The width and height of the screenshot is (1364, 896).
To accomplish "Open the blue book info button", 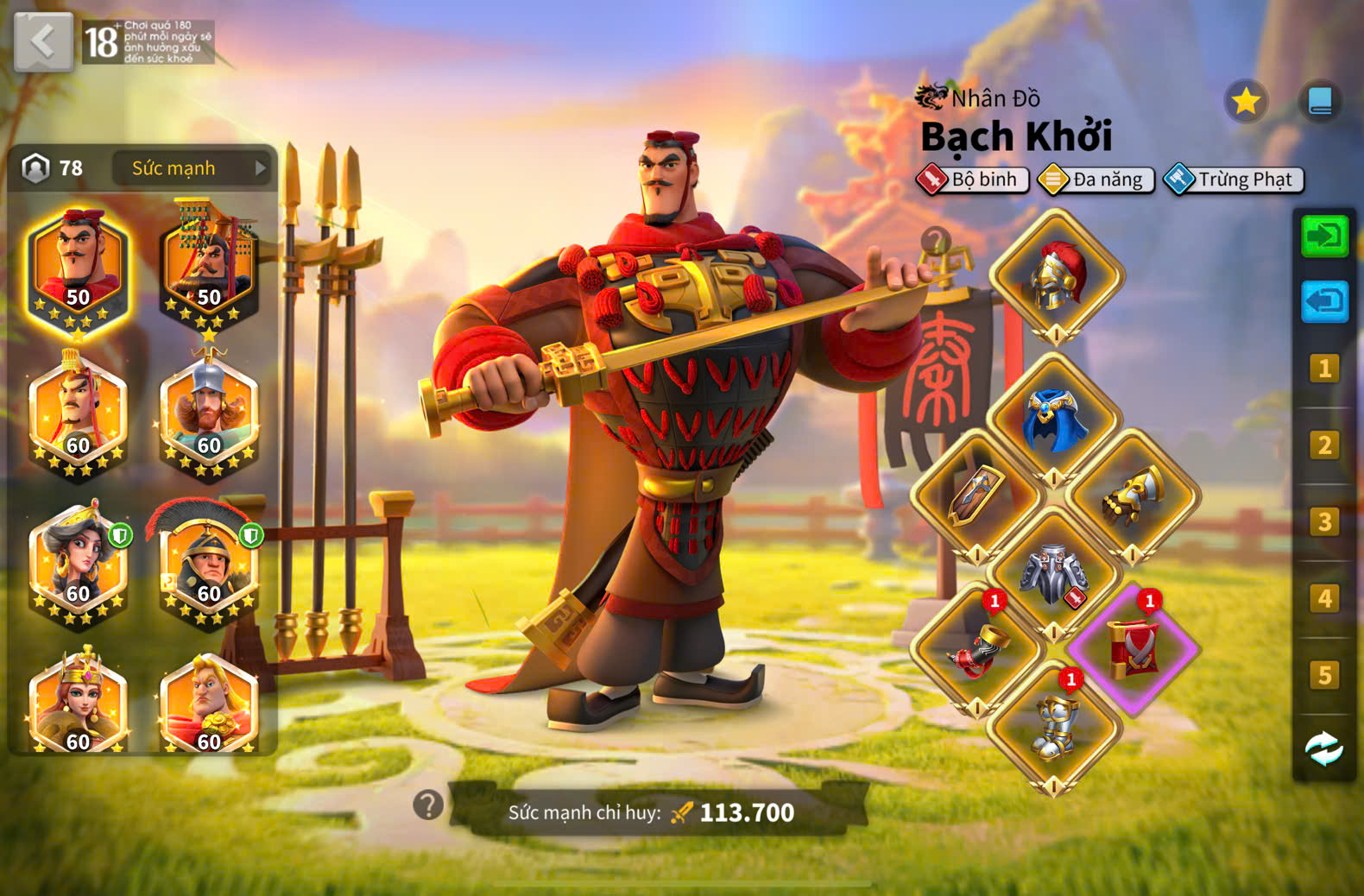I will [x=1320, y=102].
